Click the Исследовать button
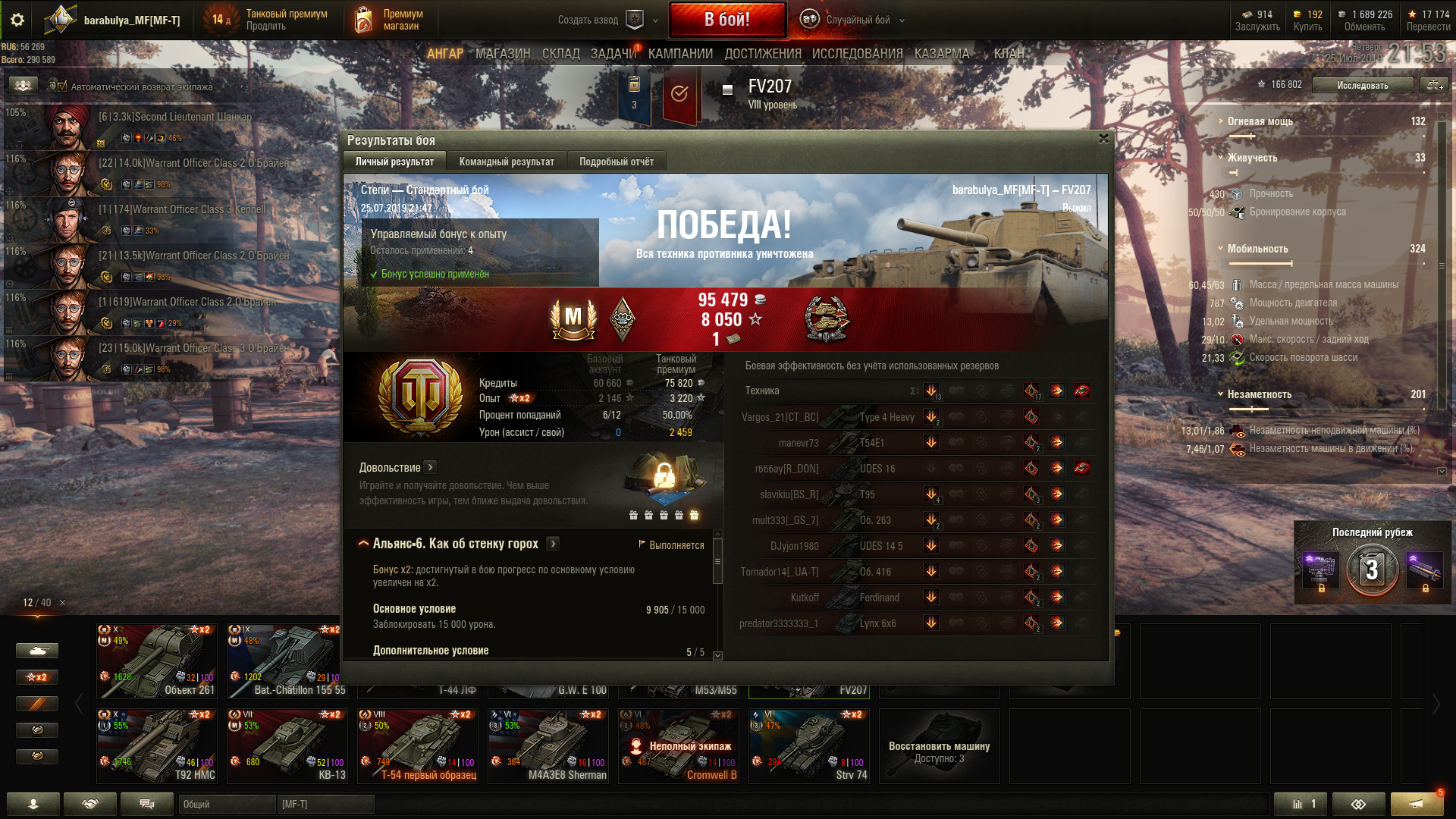This screenshot has height=819, width=1456. pyautogui.click(x=1362, y=85)
